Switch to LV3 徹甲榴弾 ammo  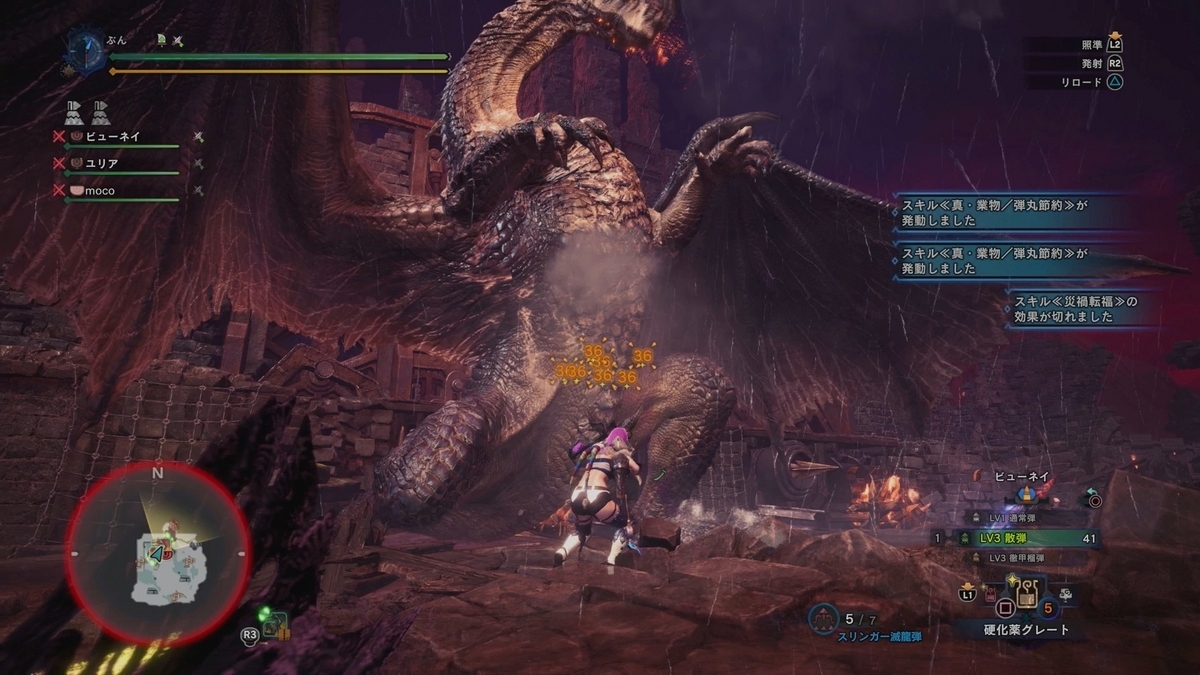pos(1022,558)
